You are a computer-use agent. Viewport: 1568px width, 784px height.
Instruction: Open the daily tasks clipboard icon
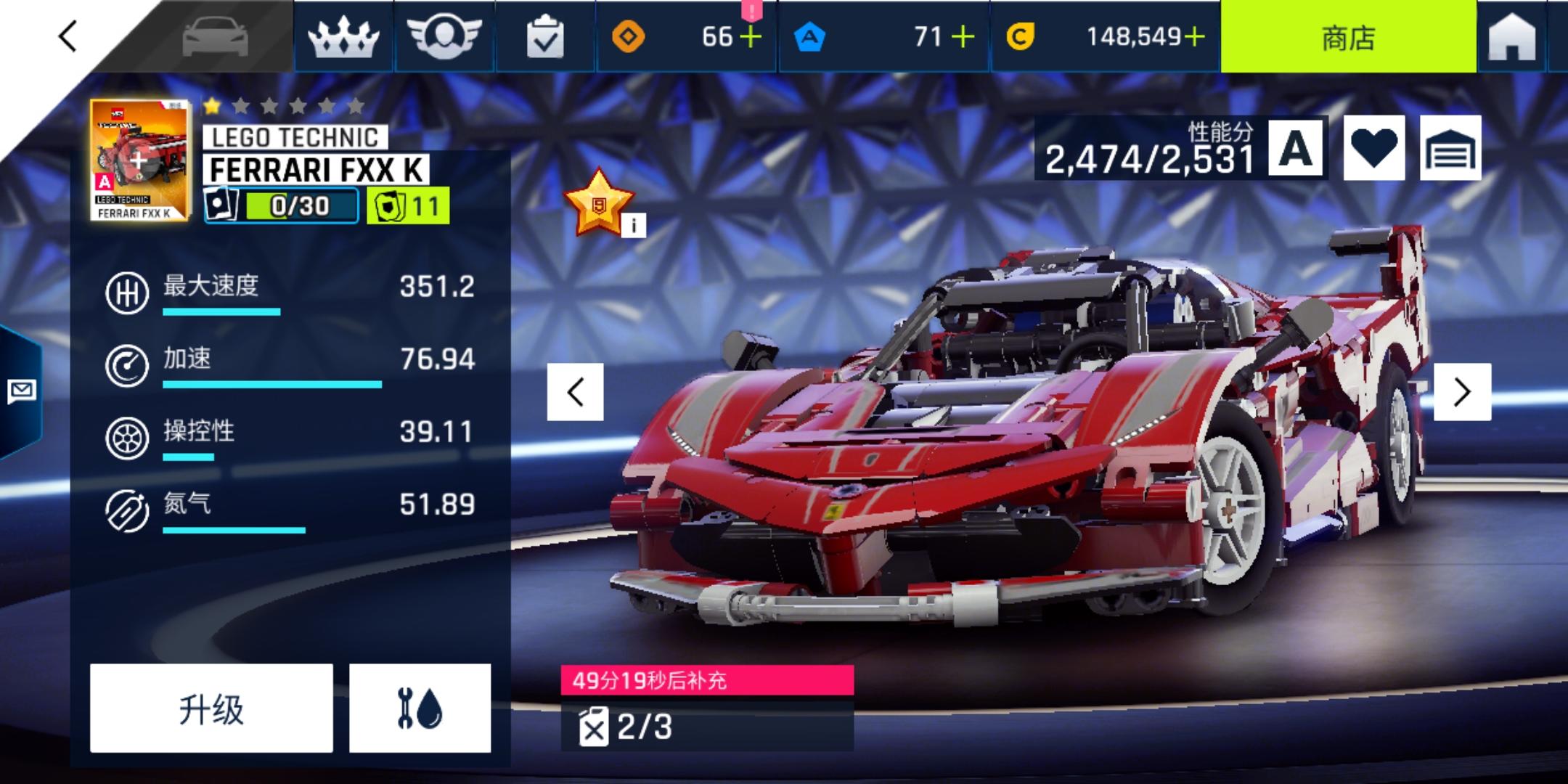[x=547, y=36]
